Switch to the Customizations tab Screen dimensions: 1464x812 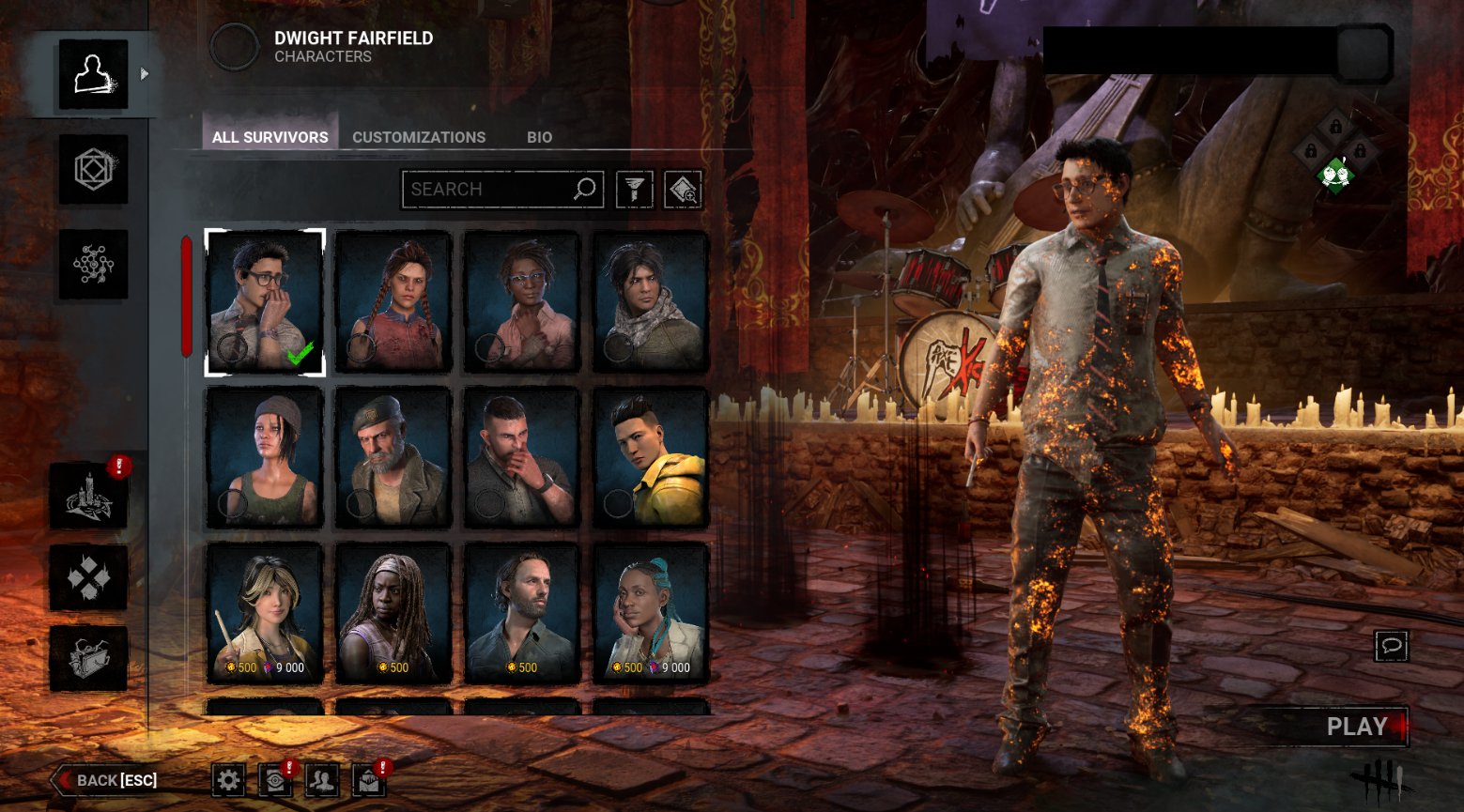[419, 137]
